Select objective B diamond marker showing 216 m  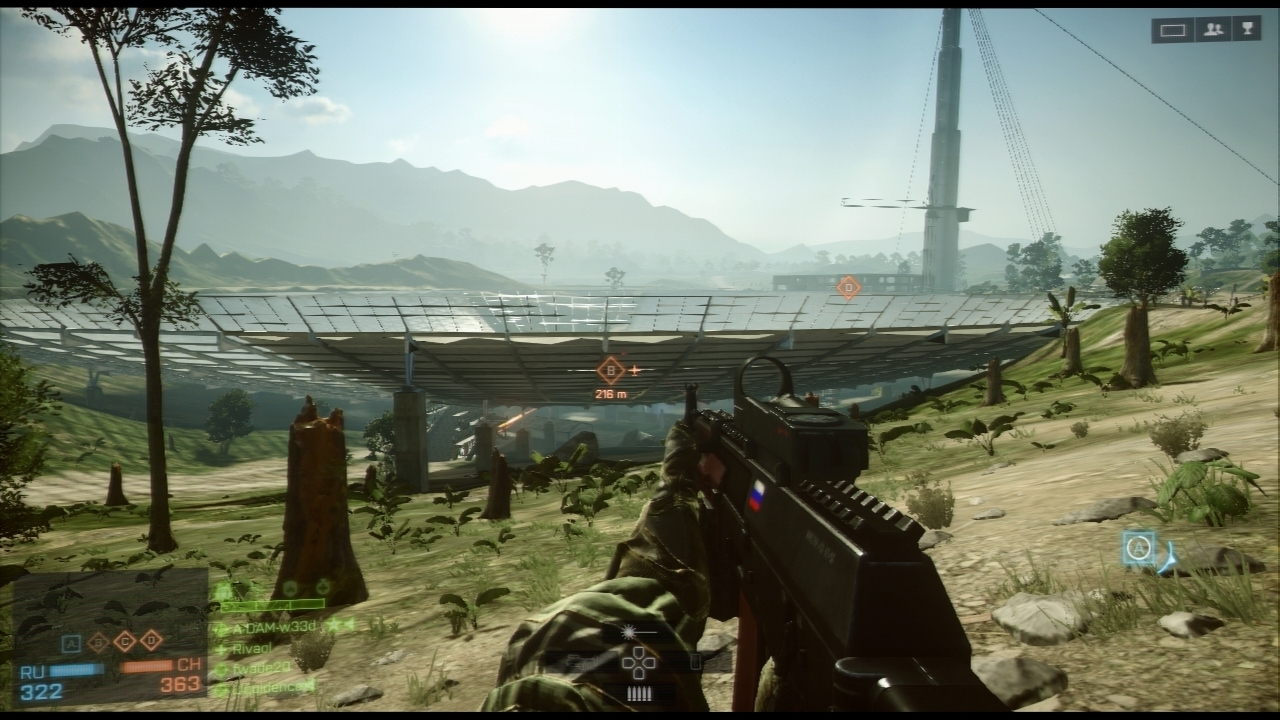[610, 371]
